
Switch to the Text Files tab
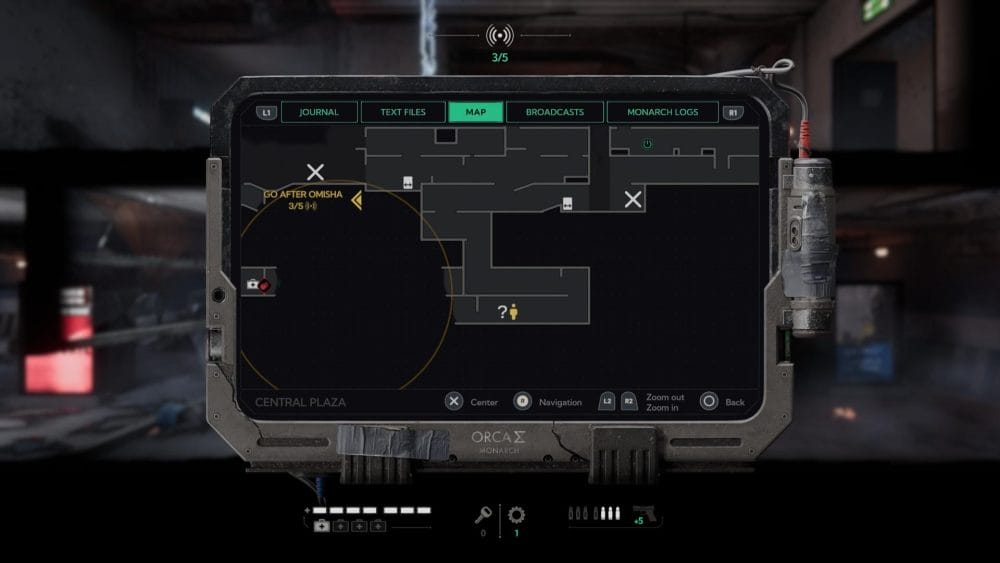point(401,112)
